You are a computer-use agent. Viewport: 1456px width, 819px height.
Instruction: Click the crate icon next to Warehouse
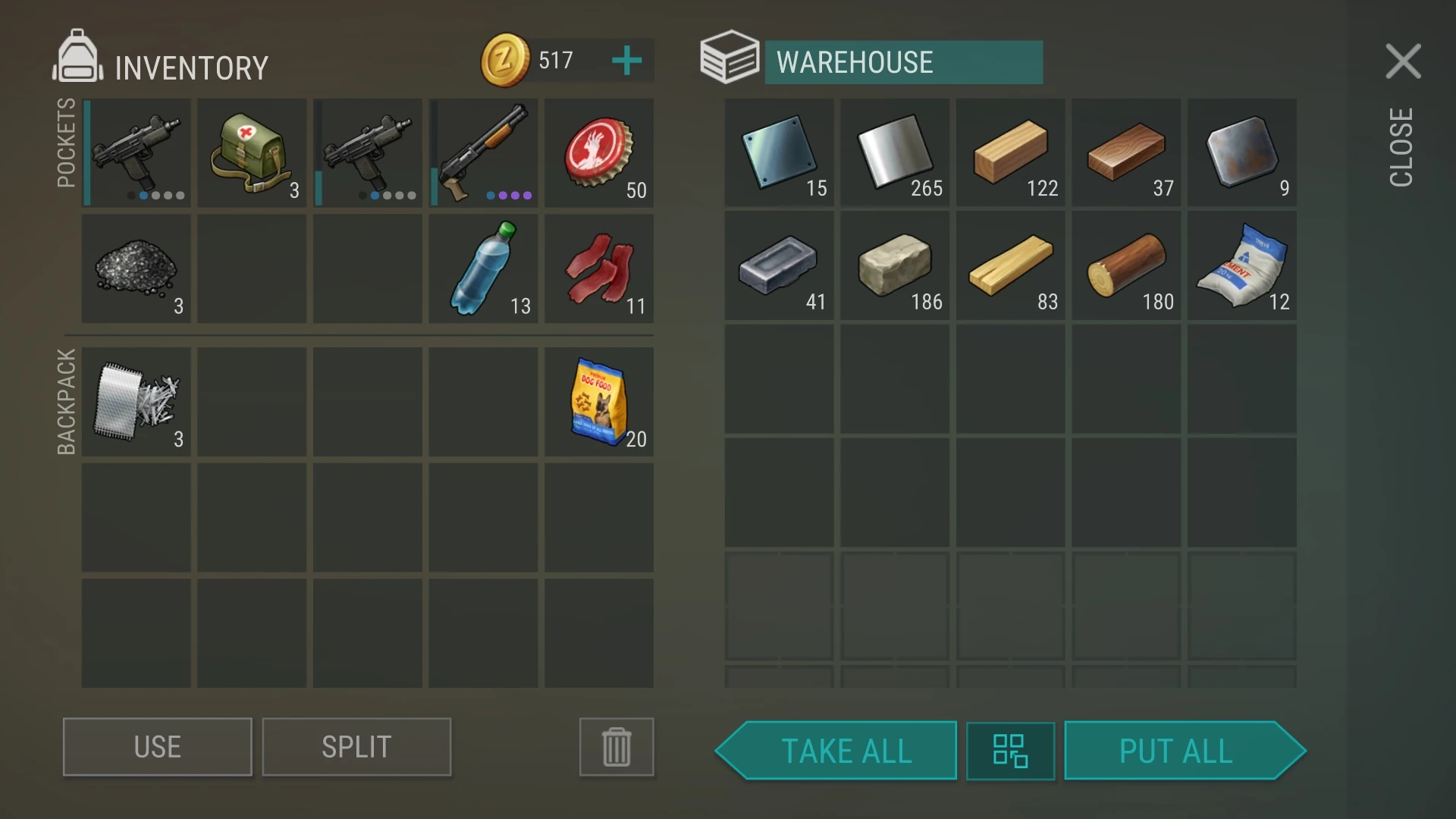pos(729,57)
